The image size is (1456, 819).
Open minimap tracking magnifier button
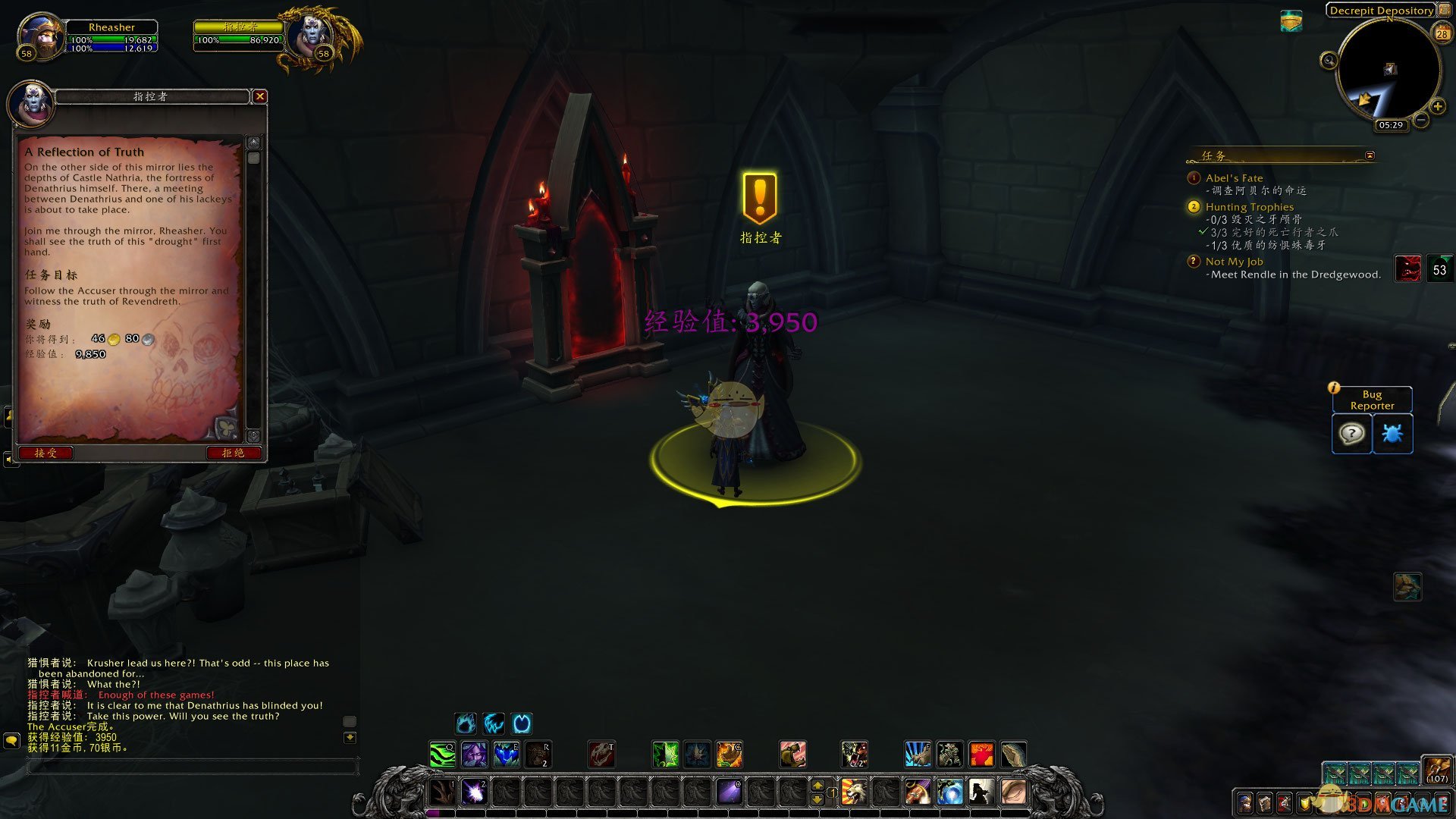[1329, 61]
